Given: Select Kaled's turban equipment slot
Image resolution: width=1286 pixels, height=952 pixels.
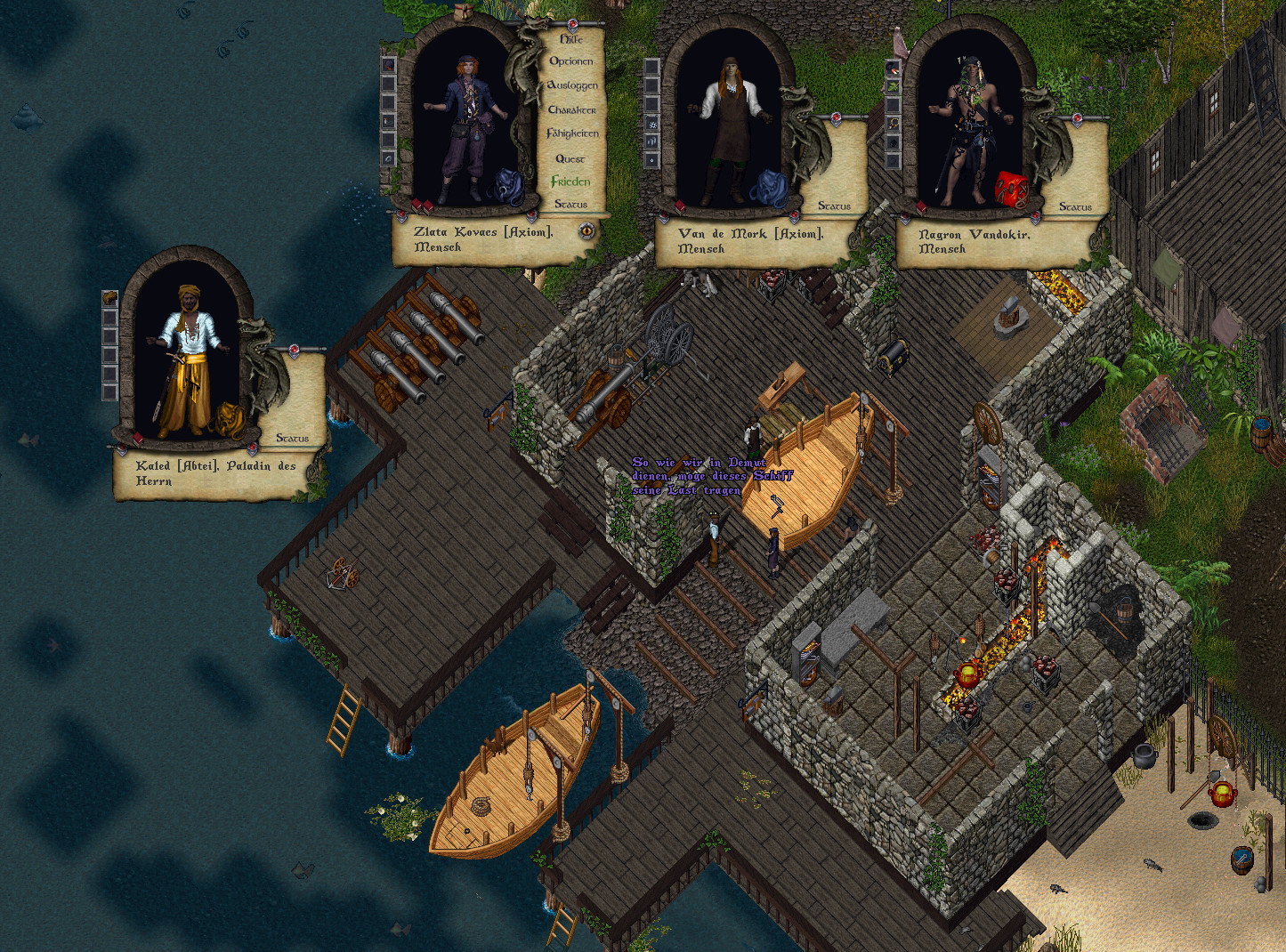Looking at the screenshot, I should pos(110,297).
